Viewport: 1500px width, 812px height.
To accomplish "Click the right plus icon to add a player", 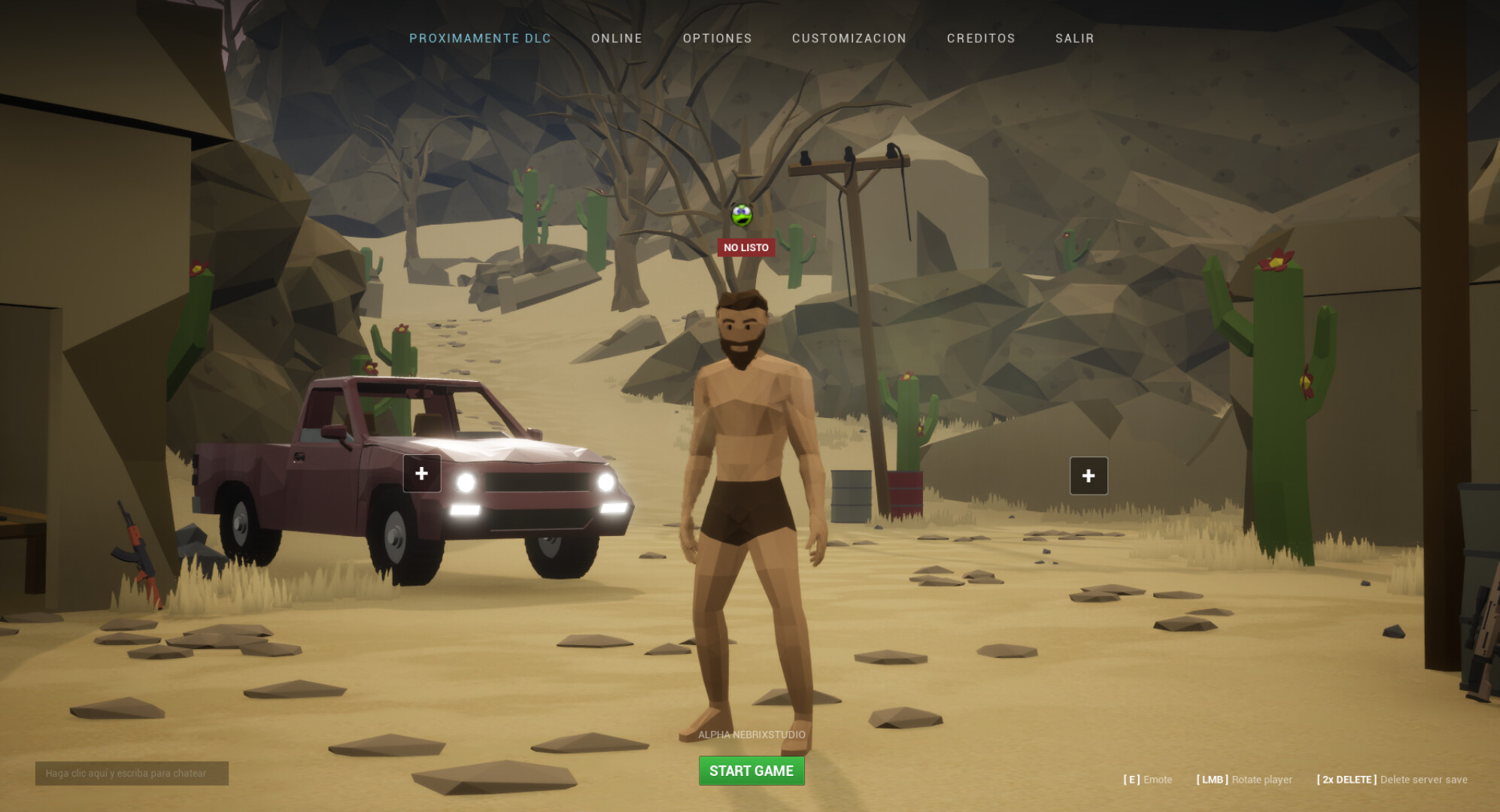I will pos(1088,474).
